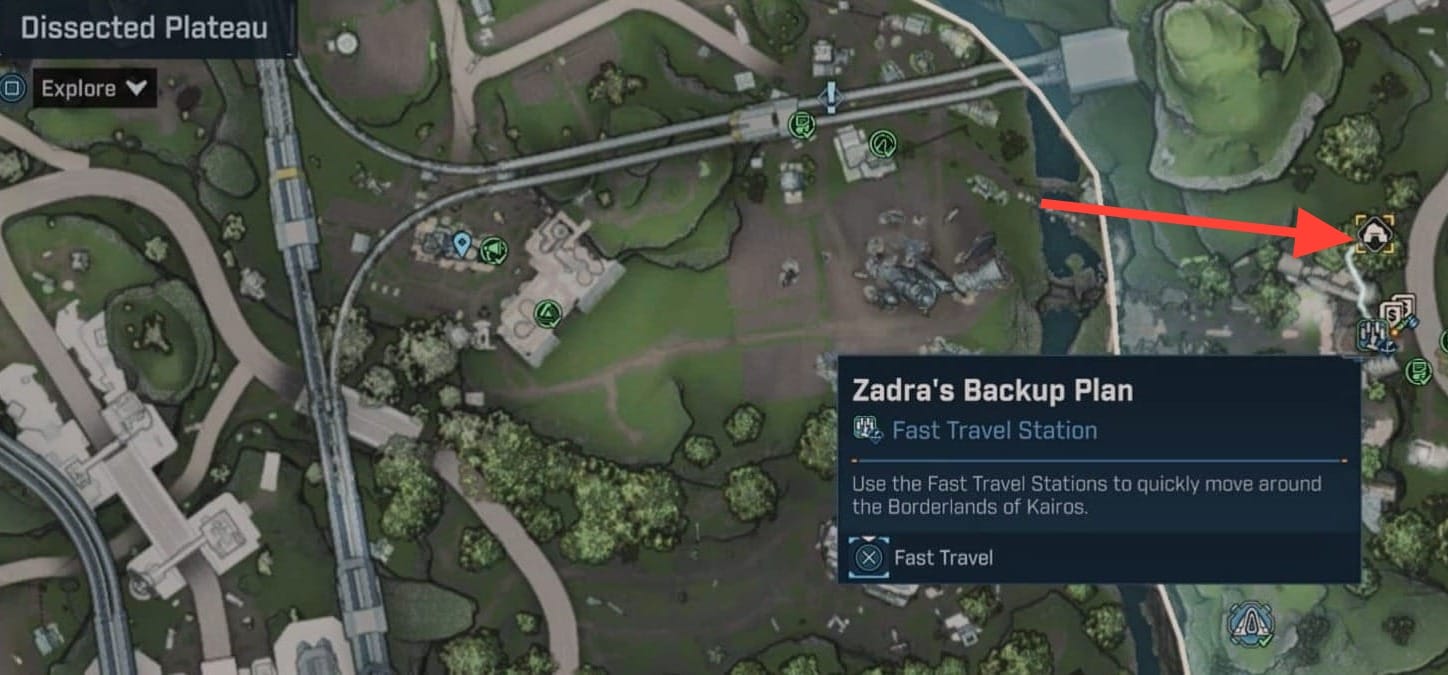Select the green meter-gauge completed marker
The height and width of the screenshot is (675, 1448).
click(883, 144)
